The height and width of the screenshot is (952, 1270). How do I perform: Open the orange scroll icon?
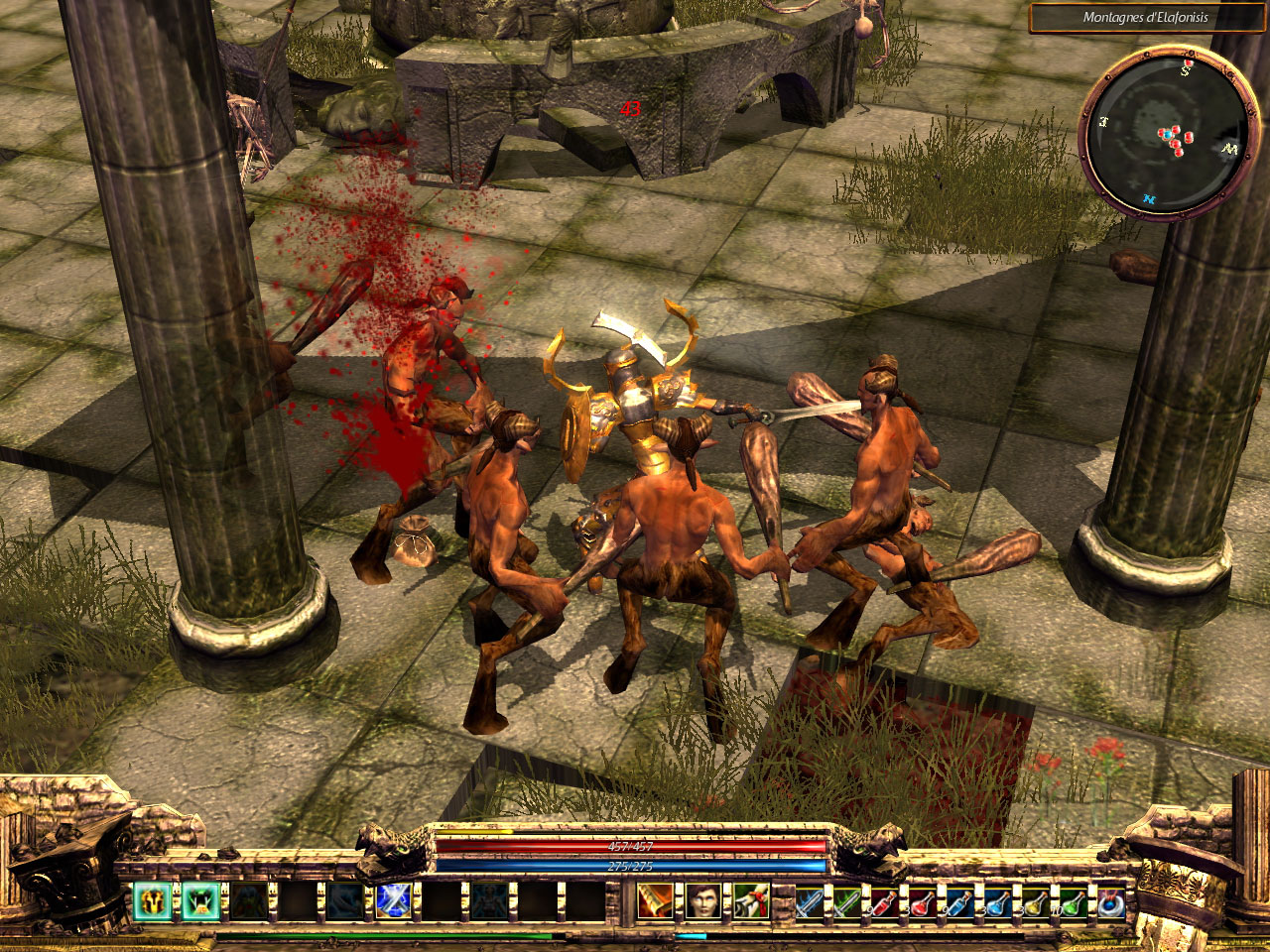653,900
